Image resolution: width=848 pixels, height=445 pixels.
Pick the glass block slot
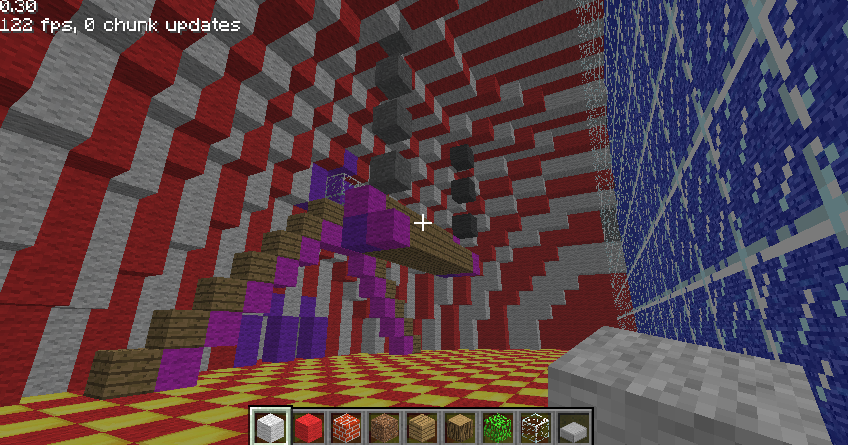click(x=536, y=426)
